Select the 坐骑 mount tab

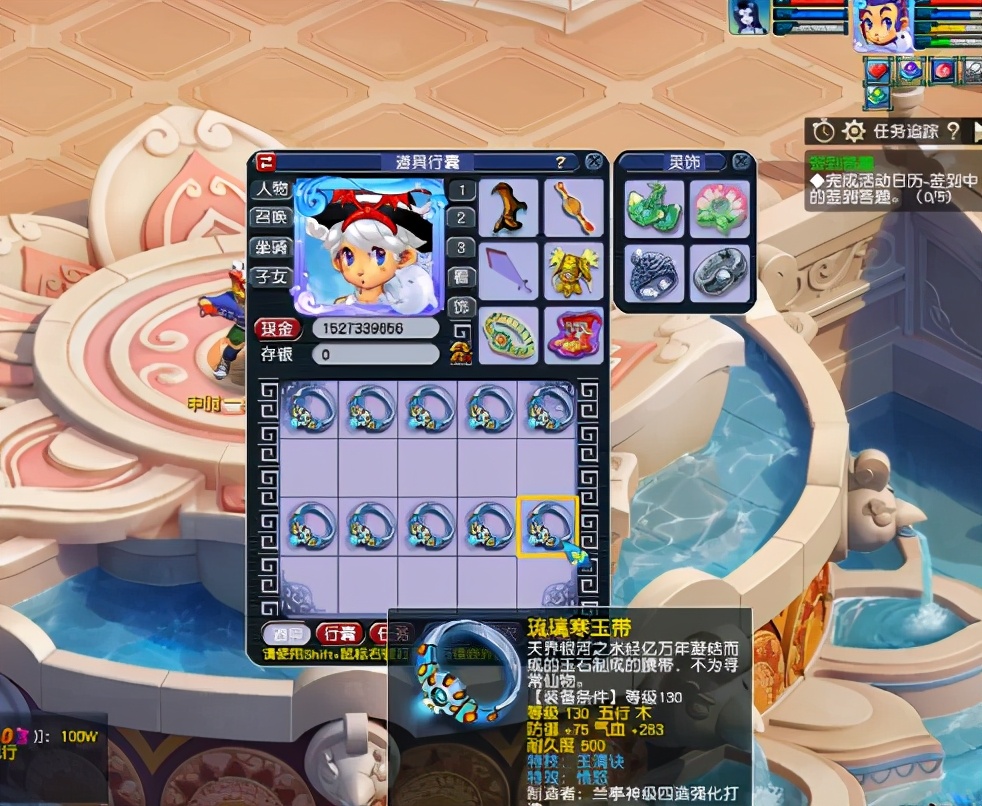(271, 246)
